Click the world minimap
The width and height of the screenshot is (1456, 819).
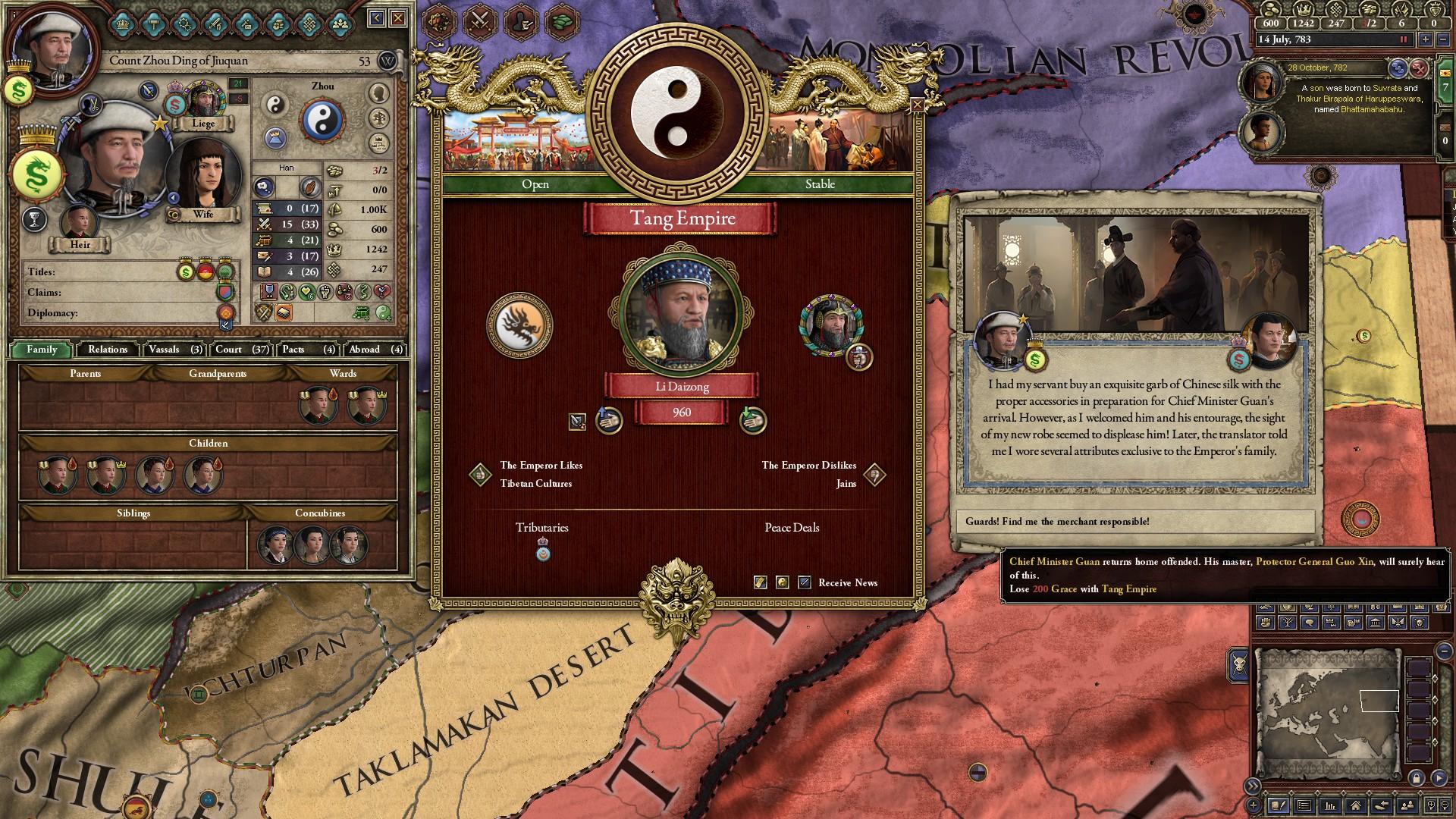click(1327, 713)
